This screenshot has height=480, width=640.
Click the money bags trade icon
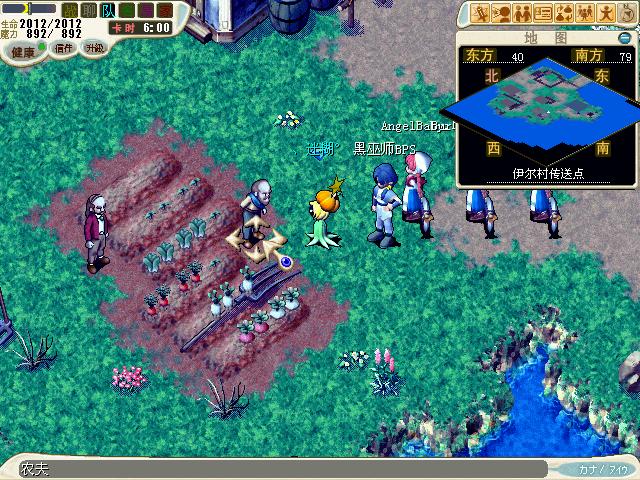564,13
